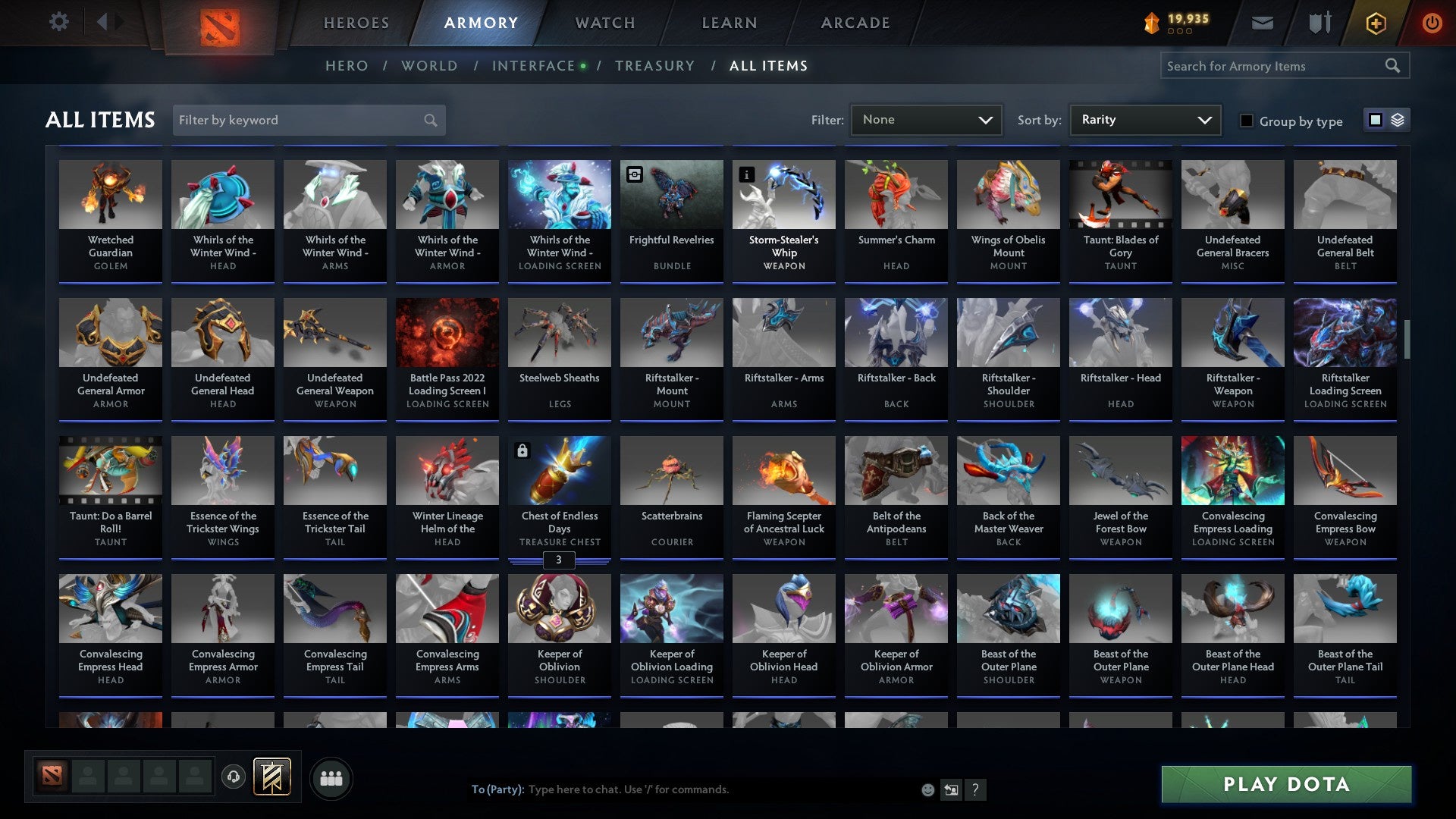Screen dimensions: 1456x819
Task: Open settings with the gear icon
Action: tap(58, 22)
